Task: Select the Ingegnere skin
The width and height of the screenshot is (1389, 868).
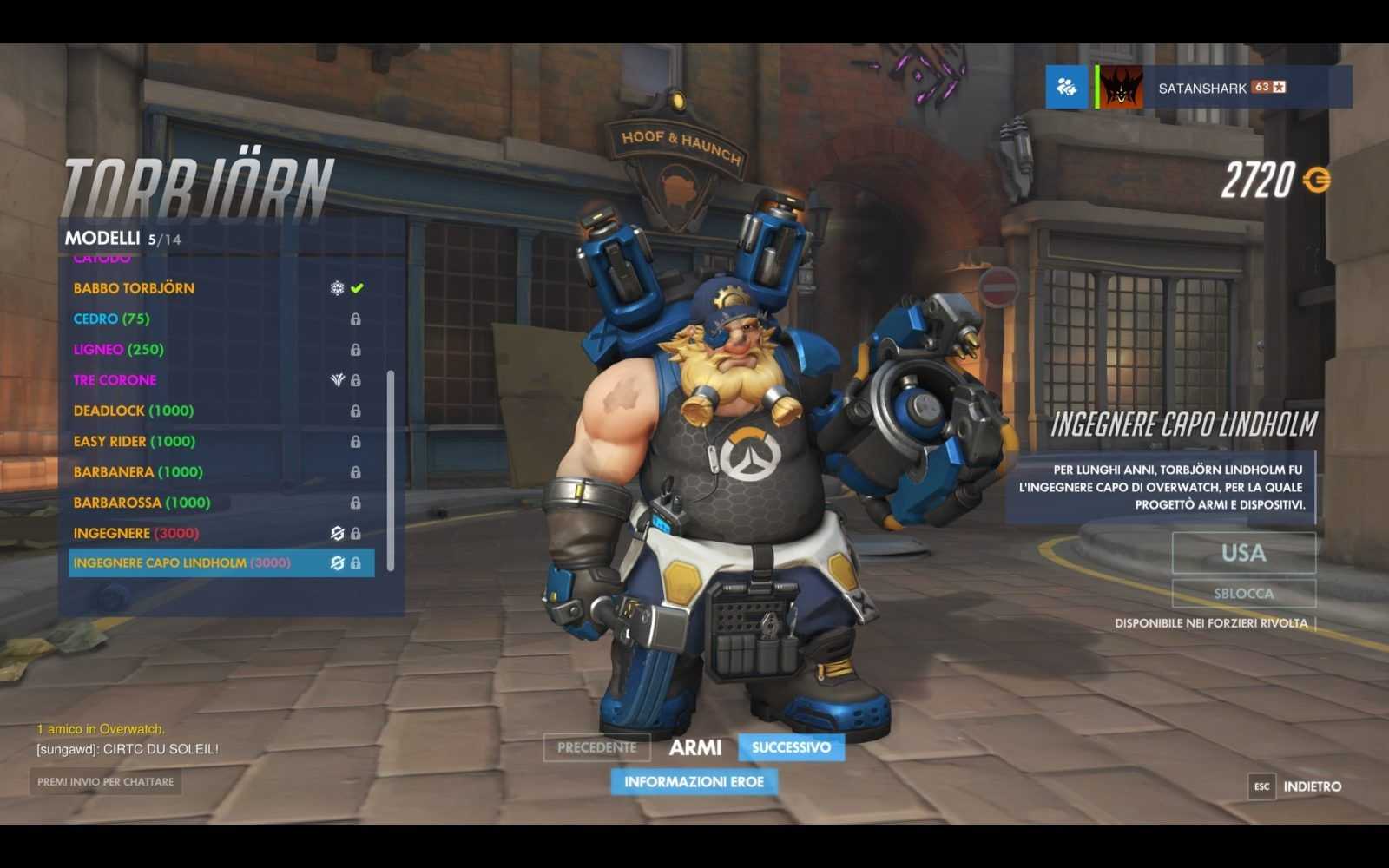Action: click(x=136, y=533)
